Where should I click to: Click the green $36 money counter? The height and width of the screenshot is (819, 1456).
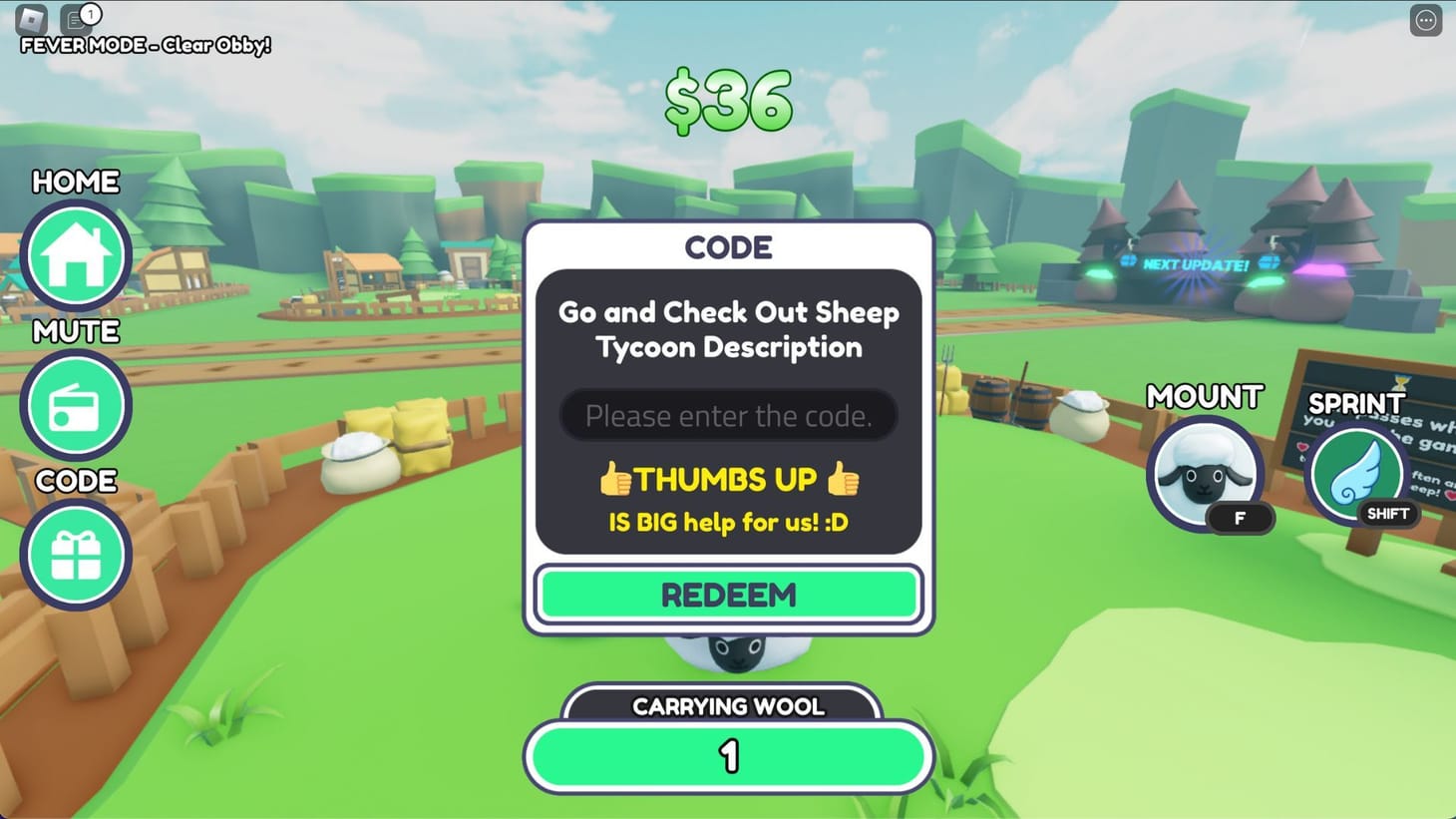(729, 101)
